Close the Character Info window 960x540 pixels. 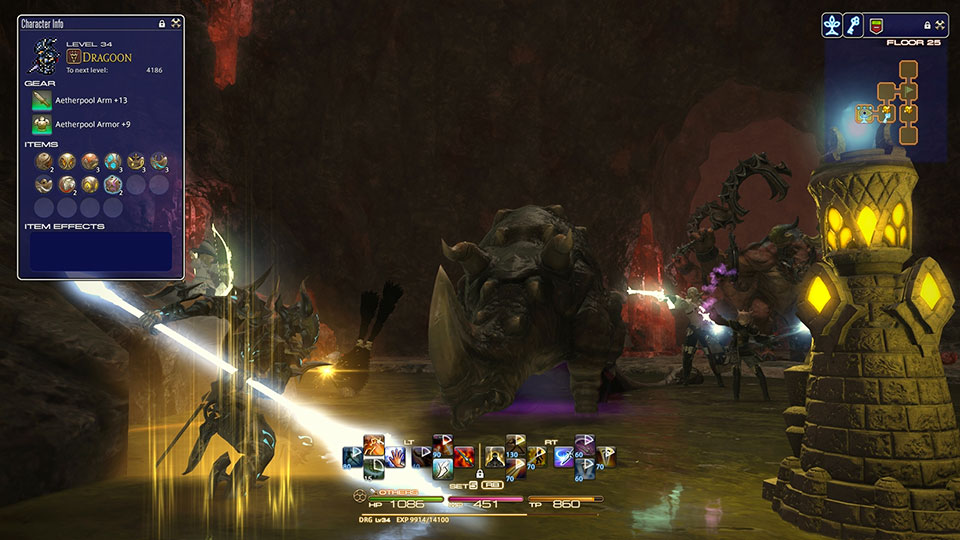[x=176, y=22]
